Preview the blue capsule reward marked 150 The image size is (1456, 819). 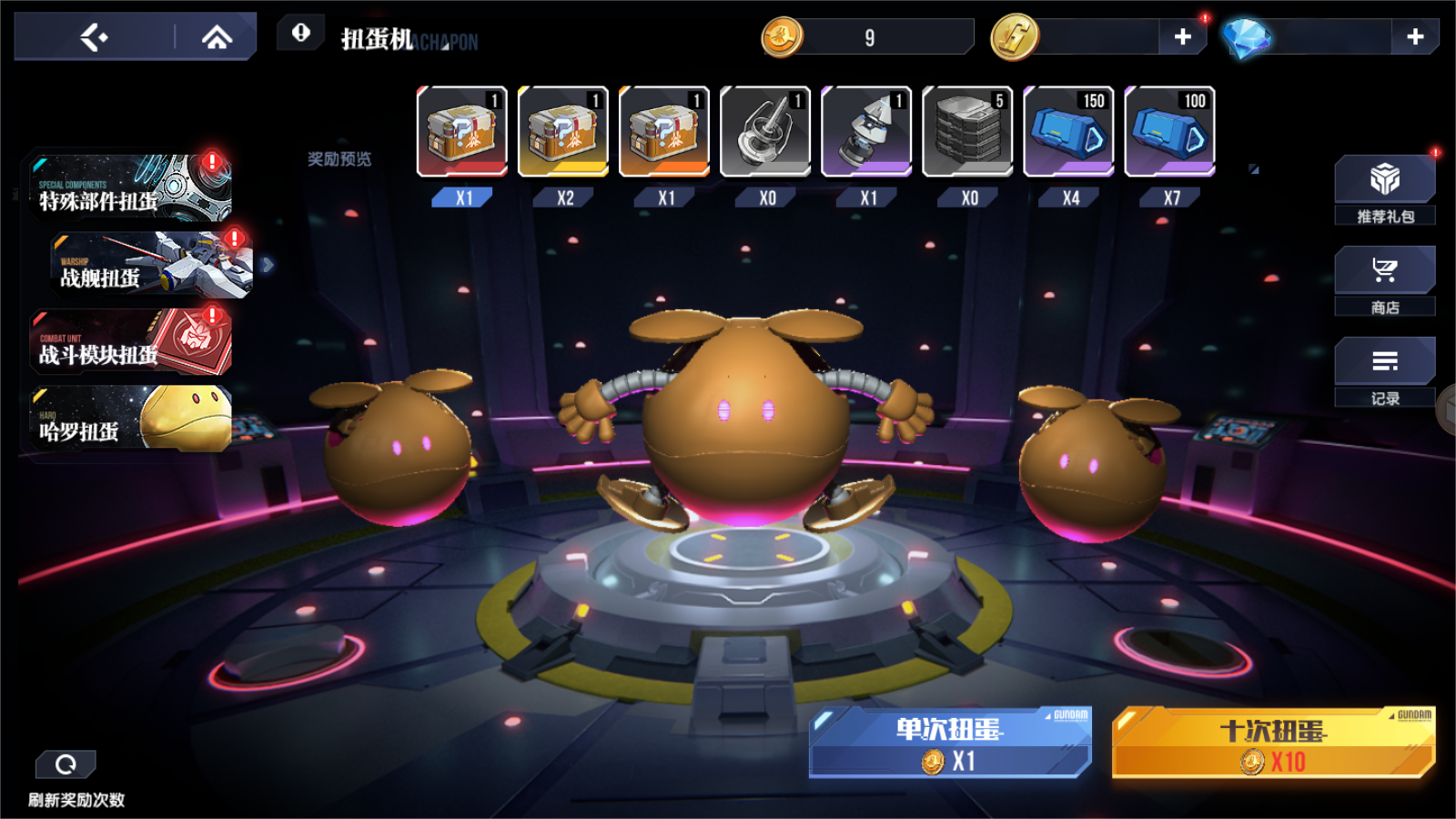1068,132
